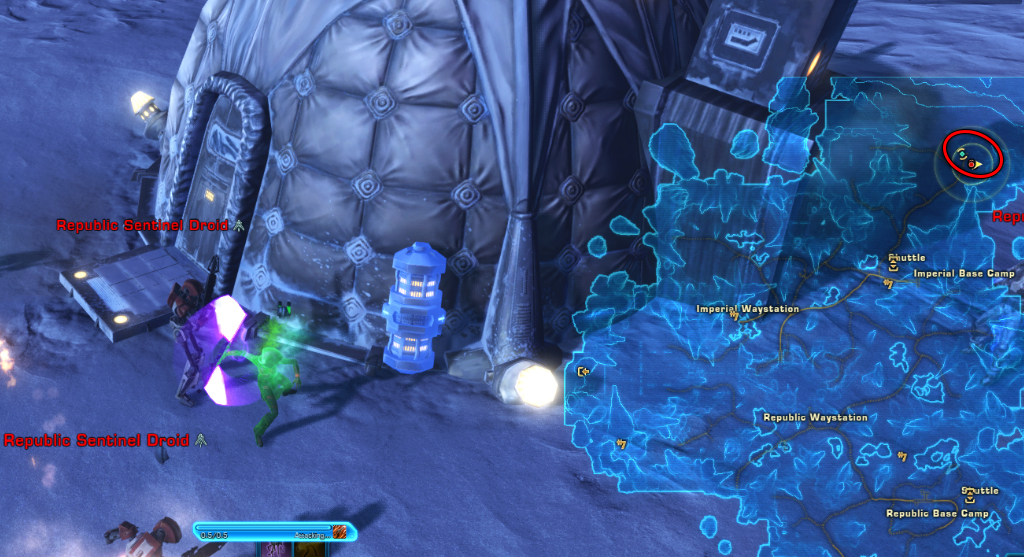Click the Republic Waystation map label

tap(815, 418)
